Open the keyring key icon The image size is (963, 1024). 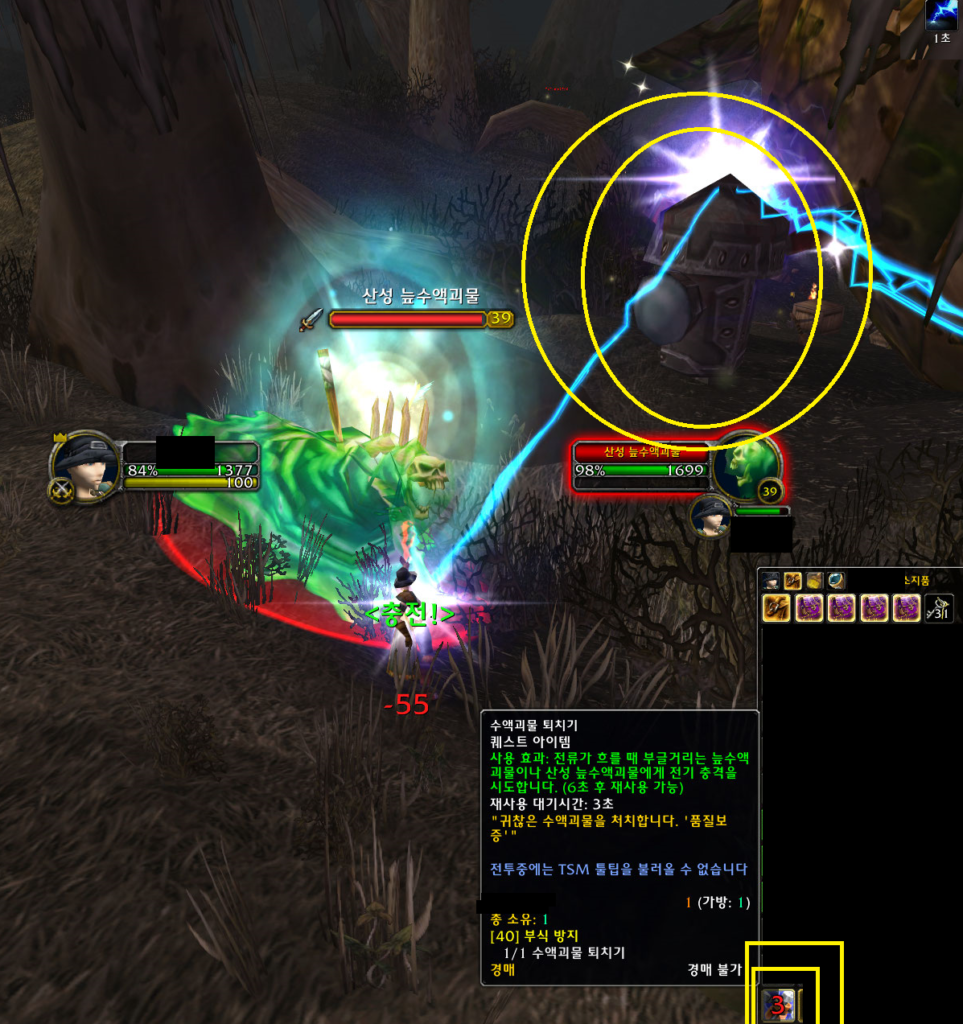(x=938, y=608)
